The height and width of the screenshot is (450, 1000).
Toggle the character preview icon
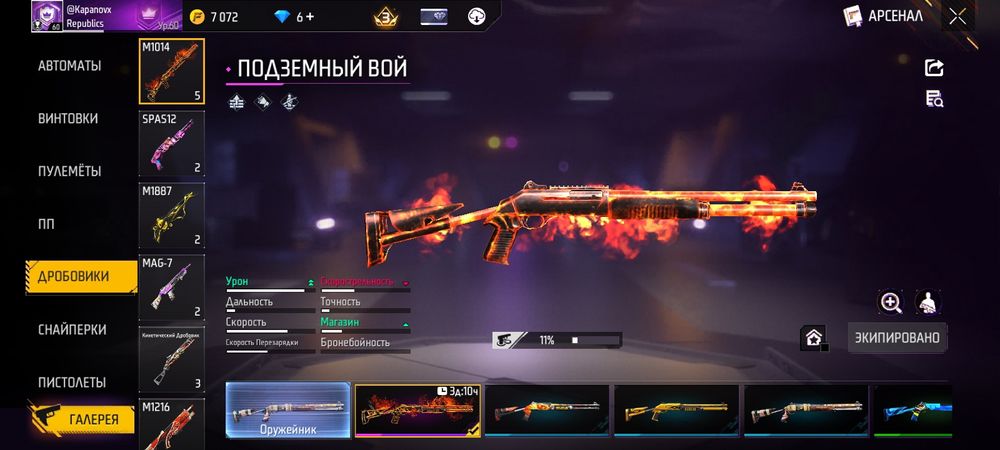pos(928,302)
